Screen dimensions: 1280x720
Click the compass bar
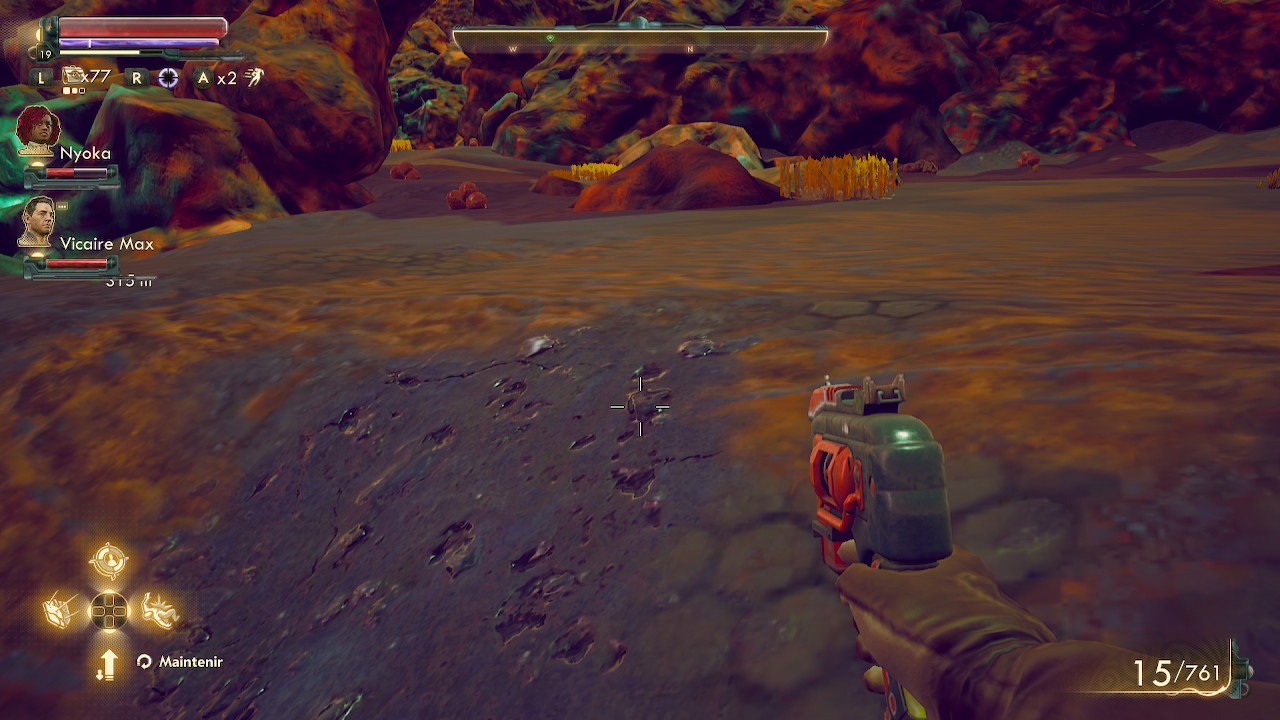pos(640,40)
